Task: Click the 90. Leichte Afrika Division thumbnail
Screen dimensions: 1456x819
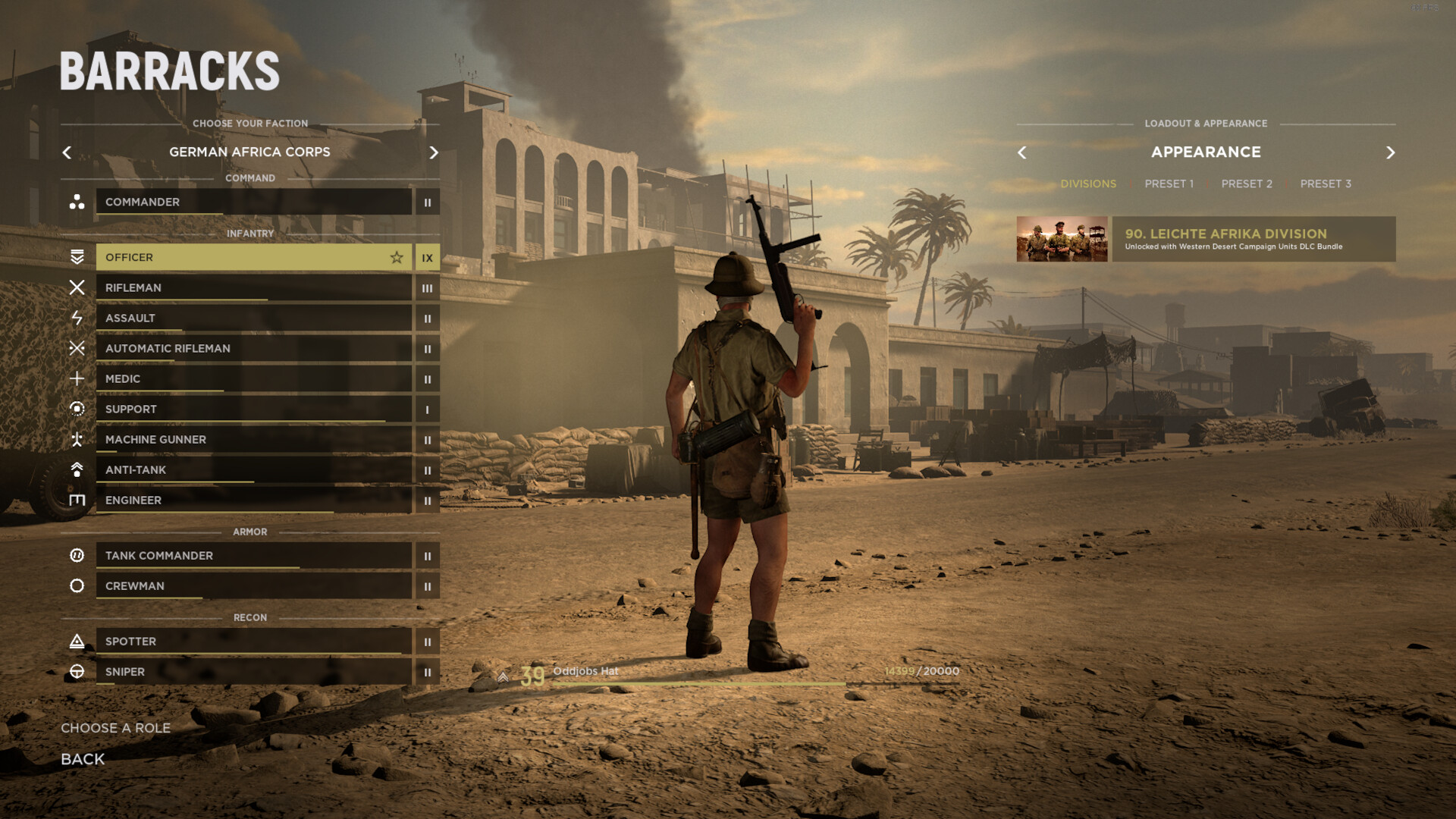Action: point(1061,239)
